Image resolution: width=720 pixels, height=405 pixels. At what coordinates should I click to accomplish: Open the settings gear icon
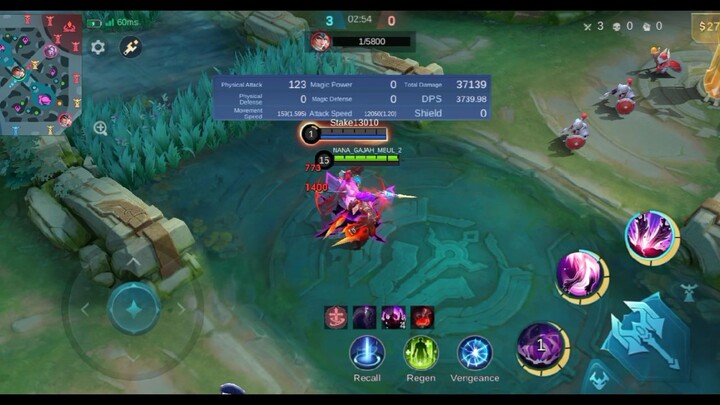[x=98, y=47]
